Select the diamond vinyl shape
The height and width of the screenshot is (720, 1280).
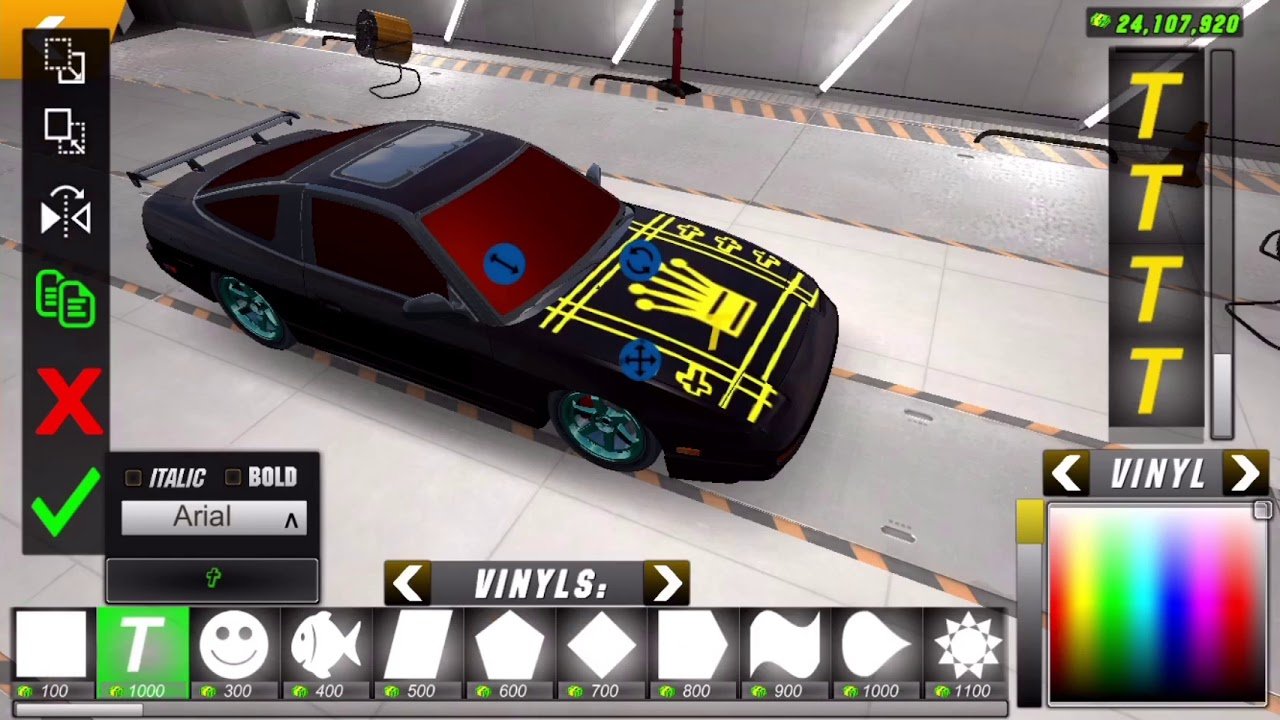click(x=602, y=645)
